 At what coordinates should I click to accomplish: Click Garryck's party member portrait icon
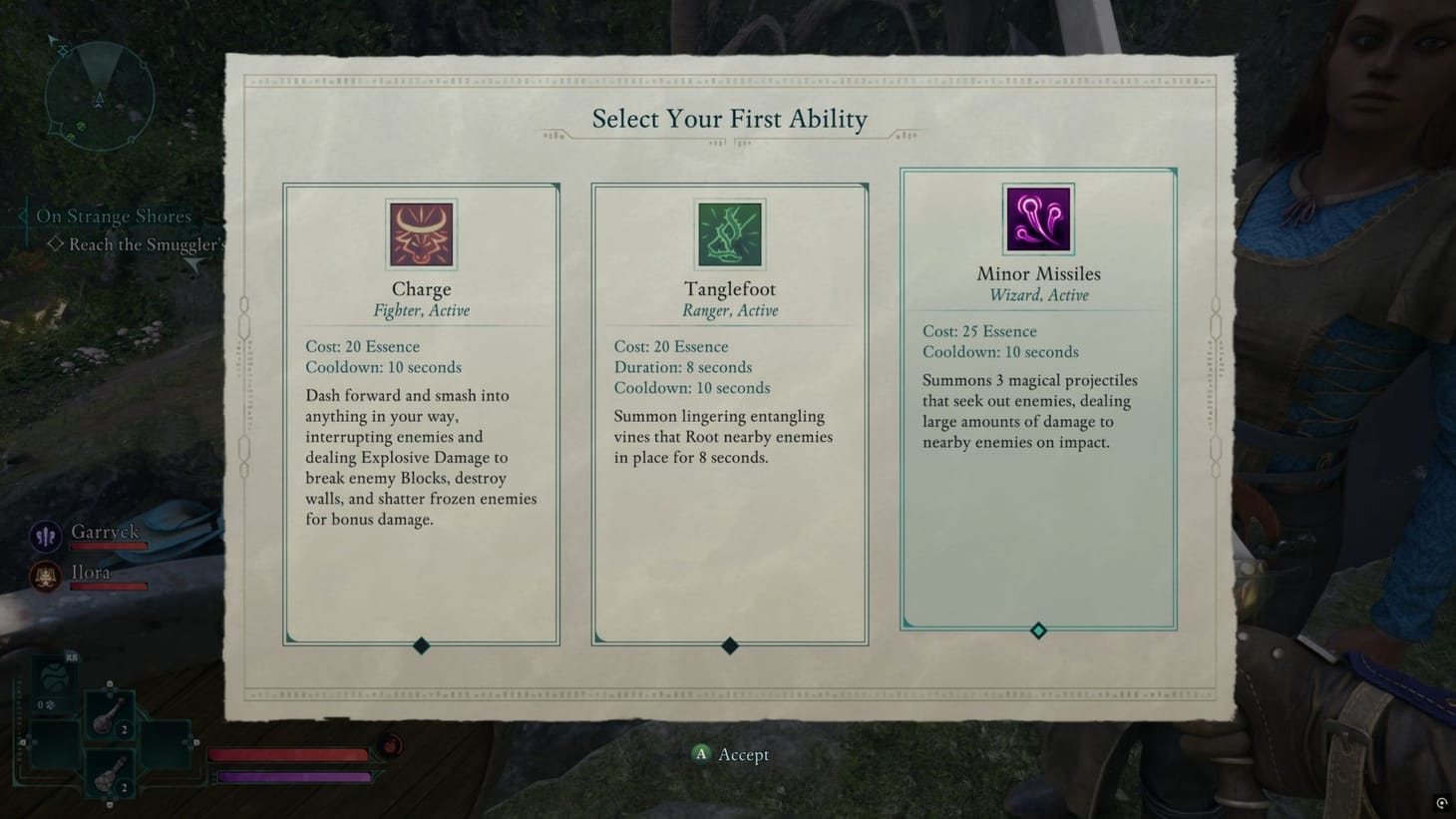[x=45, y=537]
